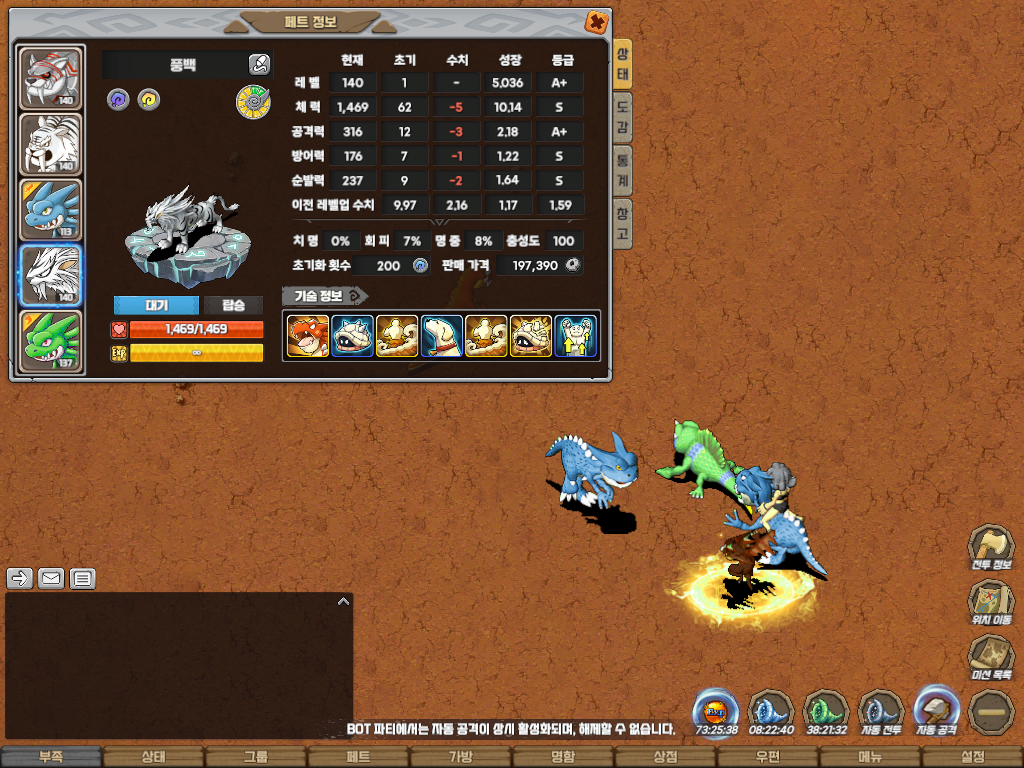Set the pet to 대기 standby

click(x=156, y=306)
